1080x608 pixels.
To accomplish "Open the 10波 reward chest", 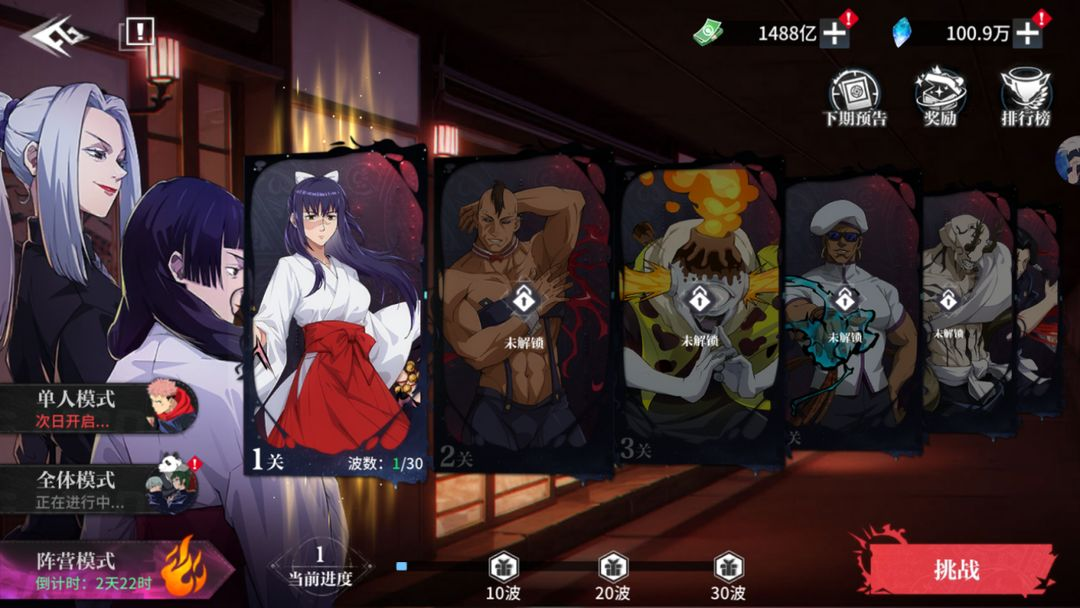I will click(x=504, y=569).
